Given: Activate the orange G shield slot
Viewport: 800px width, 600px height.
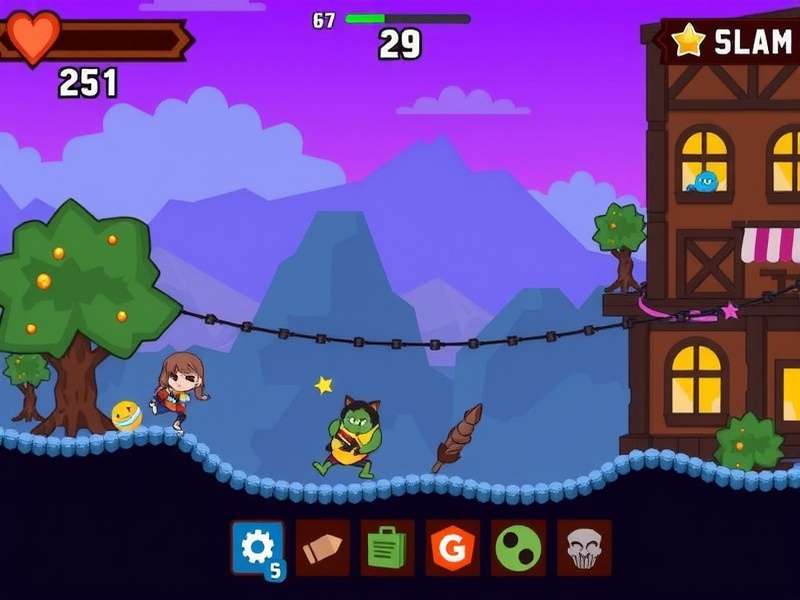Looking at the screenshot, I should [x=453, y=547].
